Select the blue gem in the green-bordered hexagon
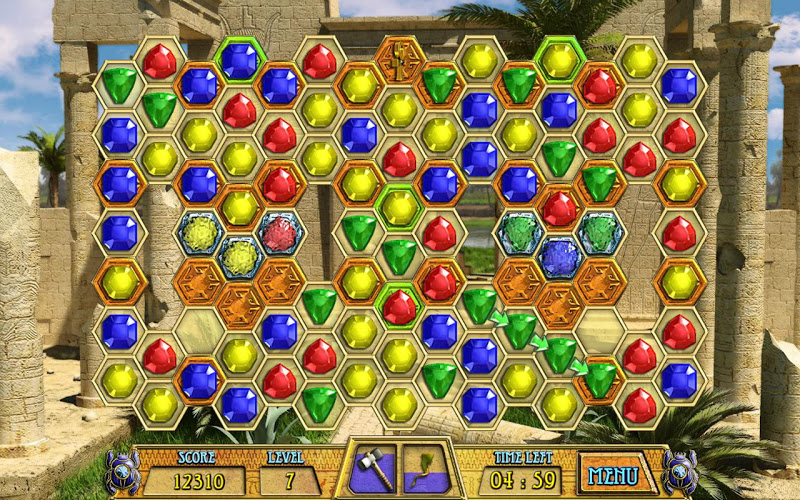This screenshot has width=800, height=500. [x=239, y=60]
